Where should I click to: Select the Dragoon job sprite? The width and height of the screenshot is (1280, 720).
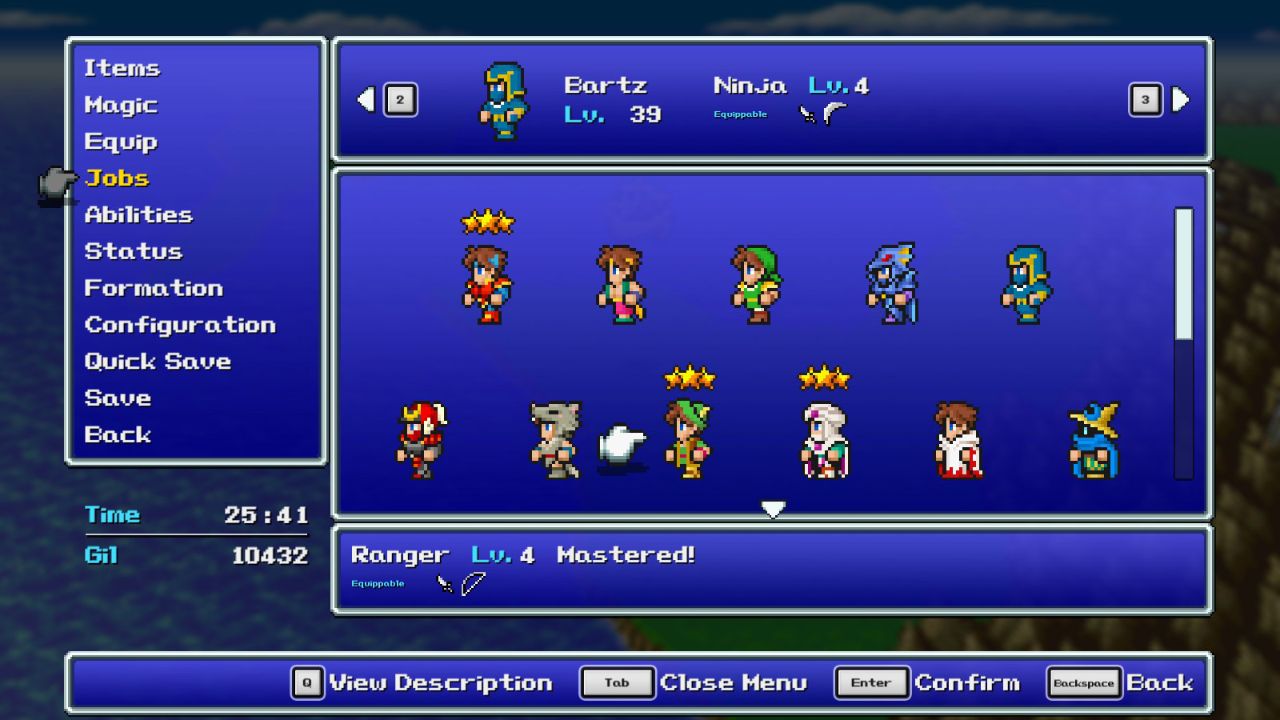891,285
